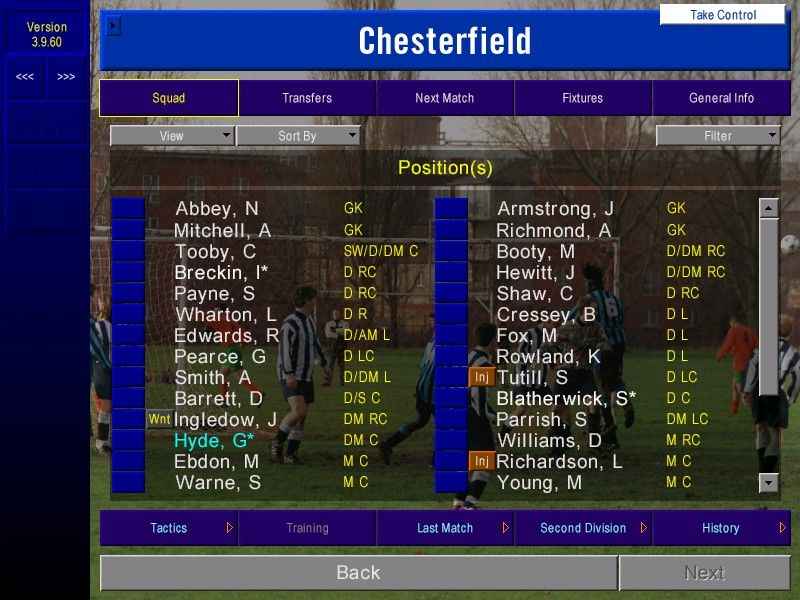Open the Next Match tab
The height and width of the screenshot is (600, 800).
[x=445, y=98]
